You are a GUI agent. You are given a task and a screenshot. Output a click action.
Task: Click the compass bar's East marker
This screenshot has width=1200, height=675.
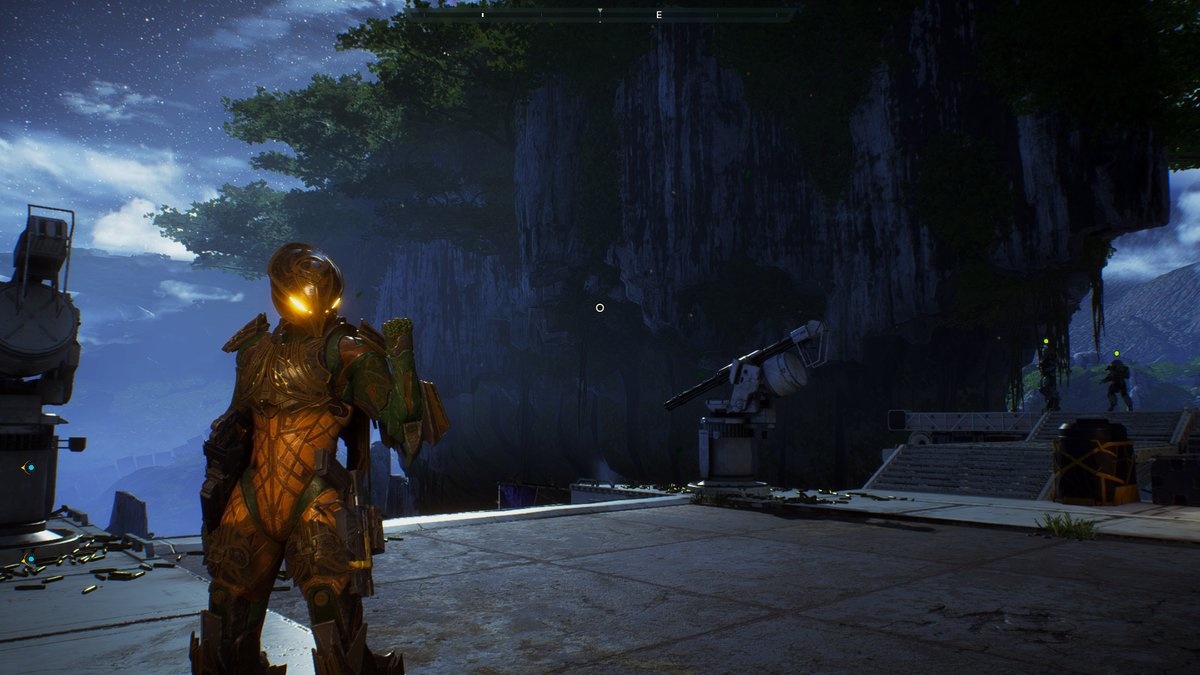(659, 15)
